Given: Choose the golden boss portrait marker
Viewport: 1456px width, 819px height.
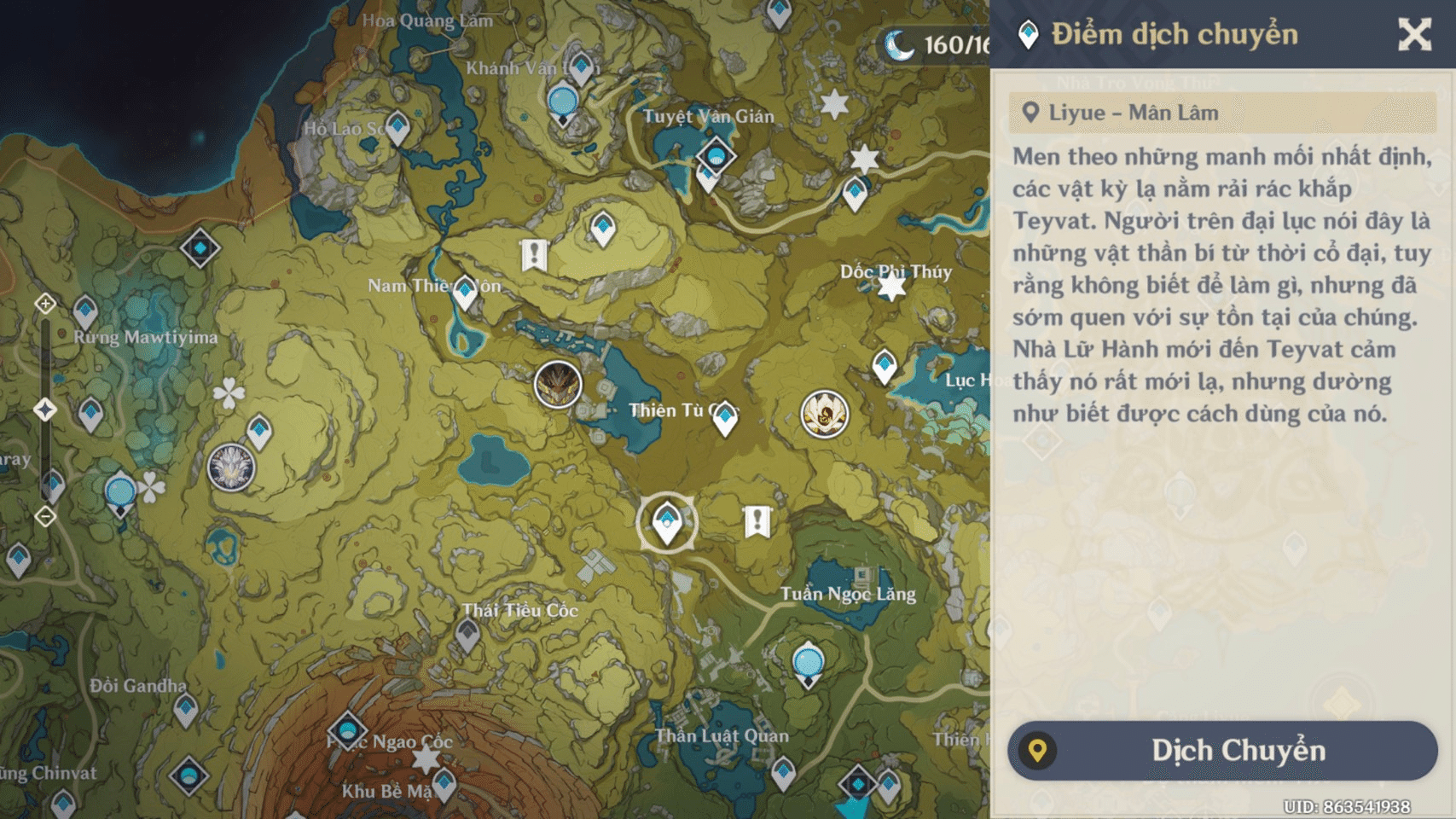Looking at the screenshot, I should pos(824,415).
